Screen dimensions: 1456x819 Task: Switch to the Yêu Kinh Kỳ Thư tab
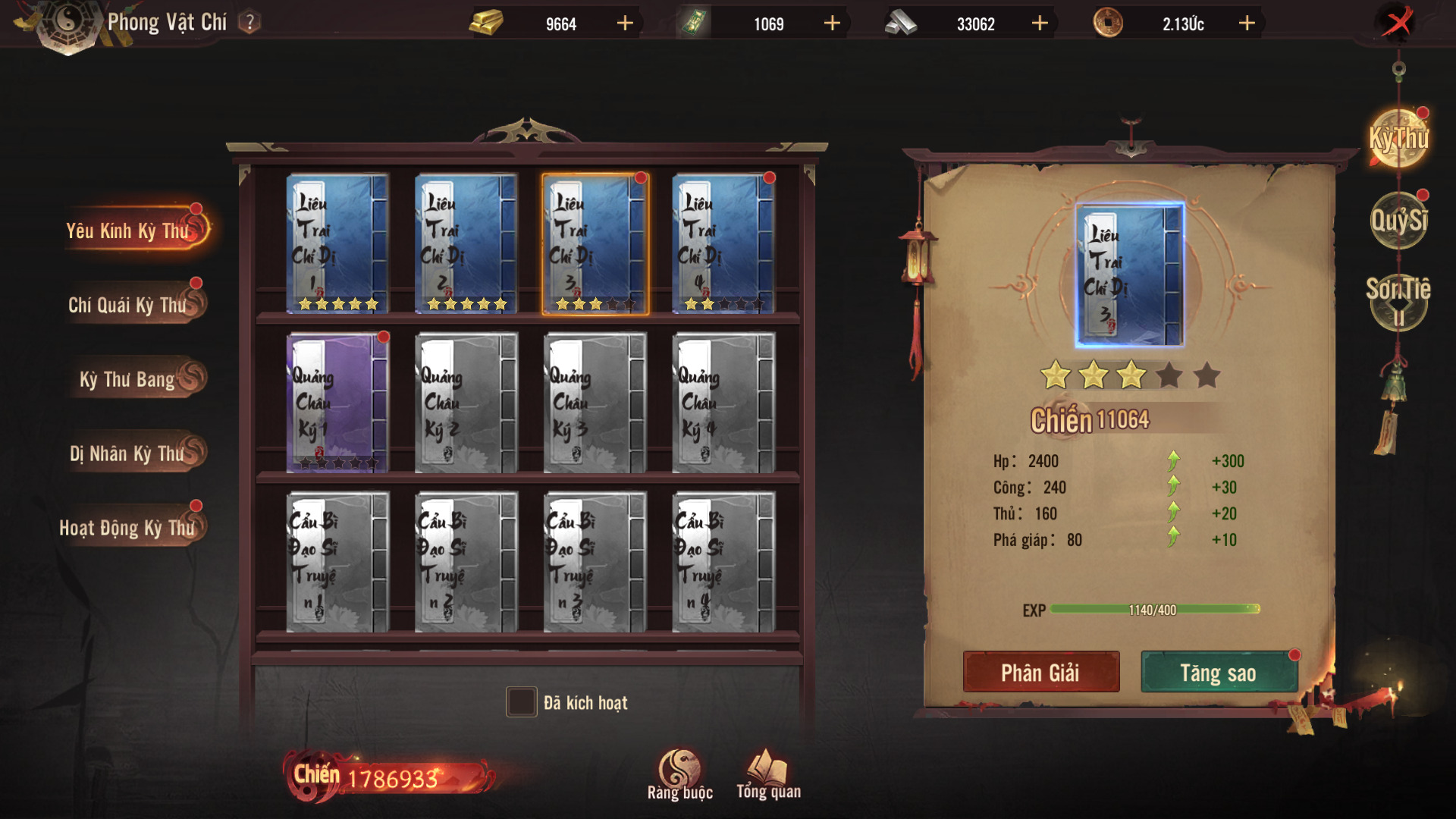click(x=130, y=231)
